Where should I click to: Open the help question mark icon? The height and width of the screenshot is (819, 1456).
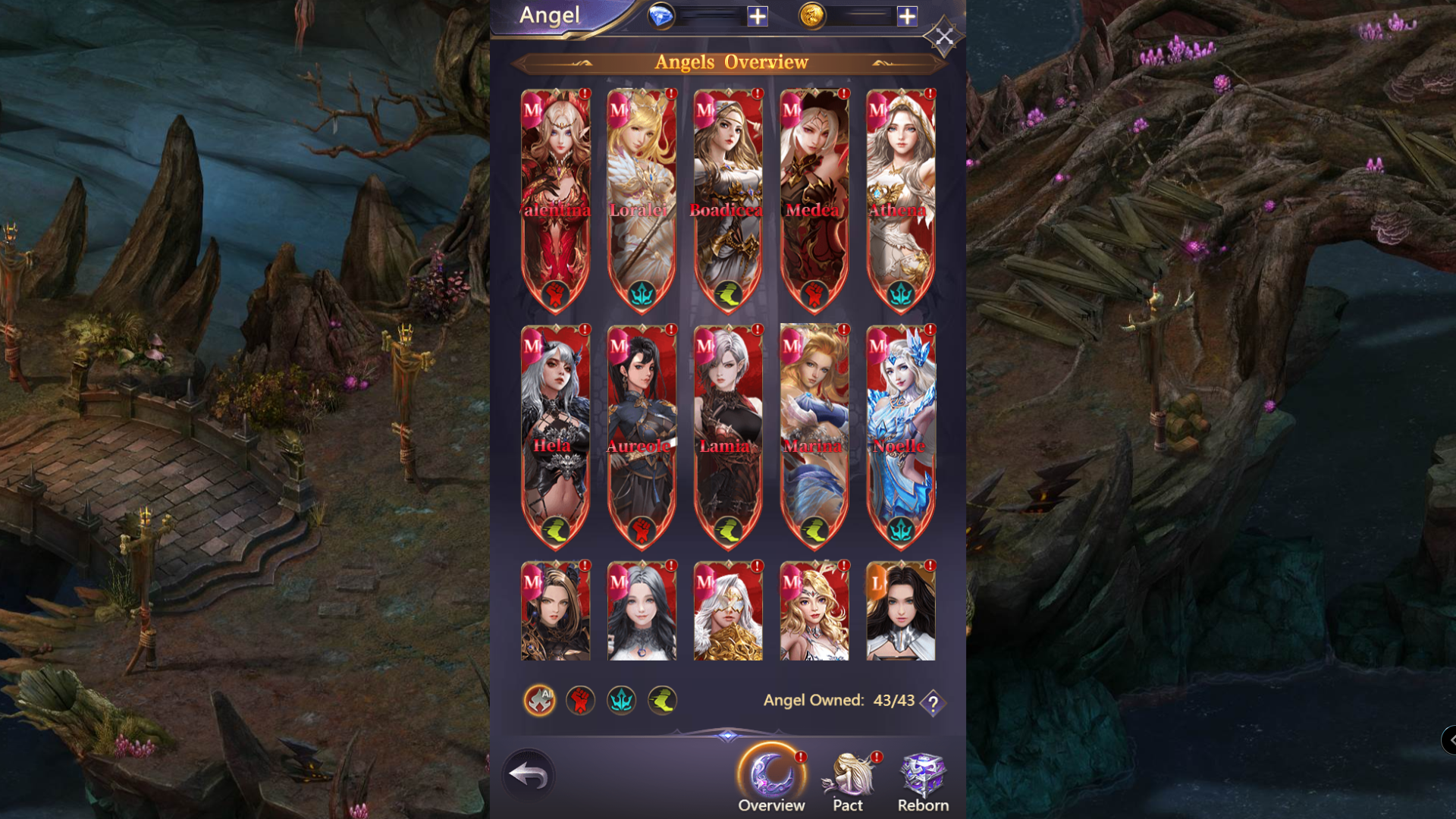(x=931, y=701)
